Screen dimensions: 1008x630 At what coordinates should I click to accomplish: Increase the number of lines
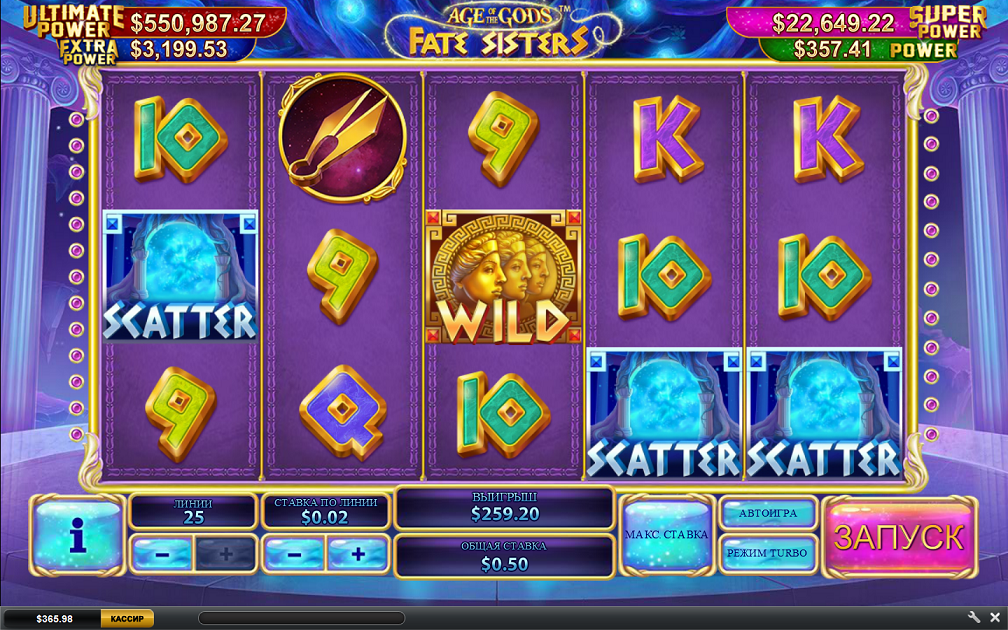click(x=225, y=553)
